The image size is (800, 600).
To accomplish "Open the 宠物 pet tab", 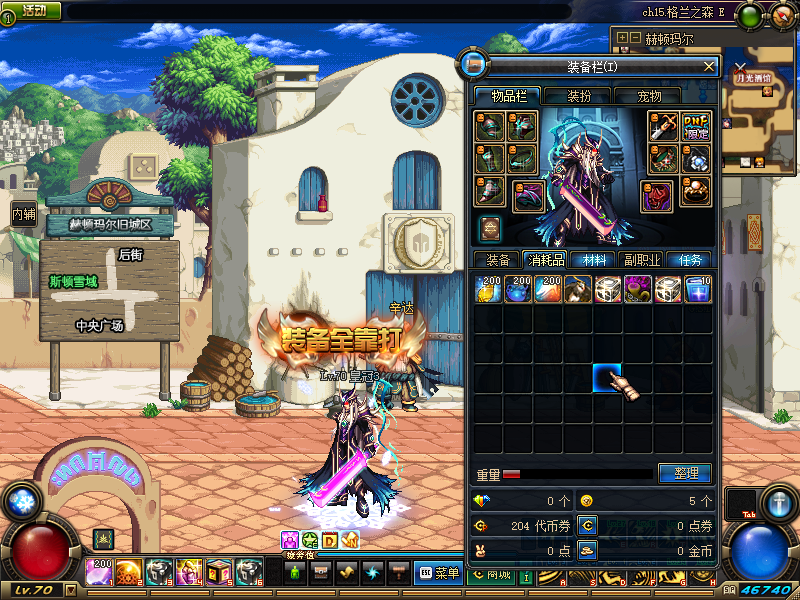I will 649,96.
